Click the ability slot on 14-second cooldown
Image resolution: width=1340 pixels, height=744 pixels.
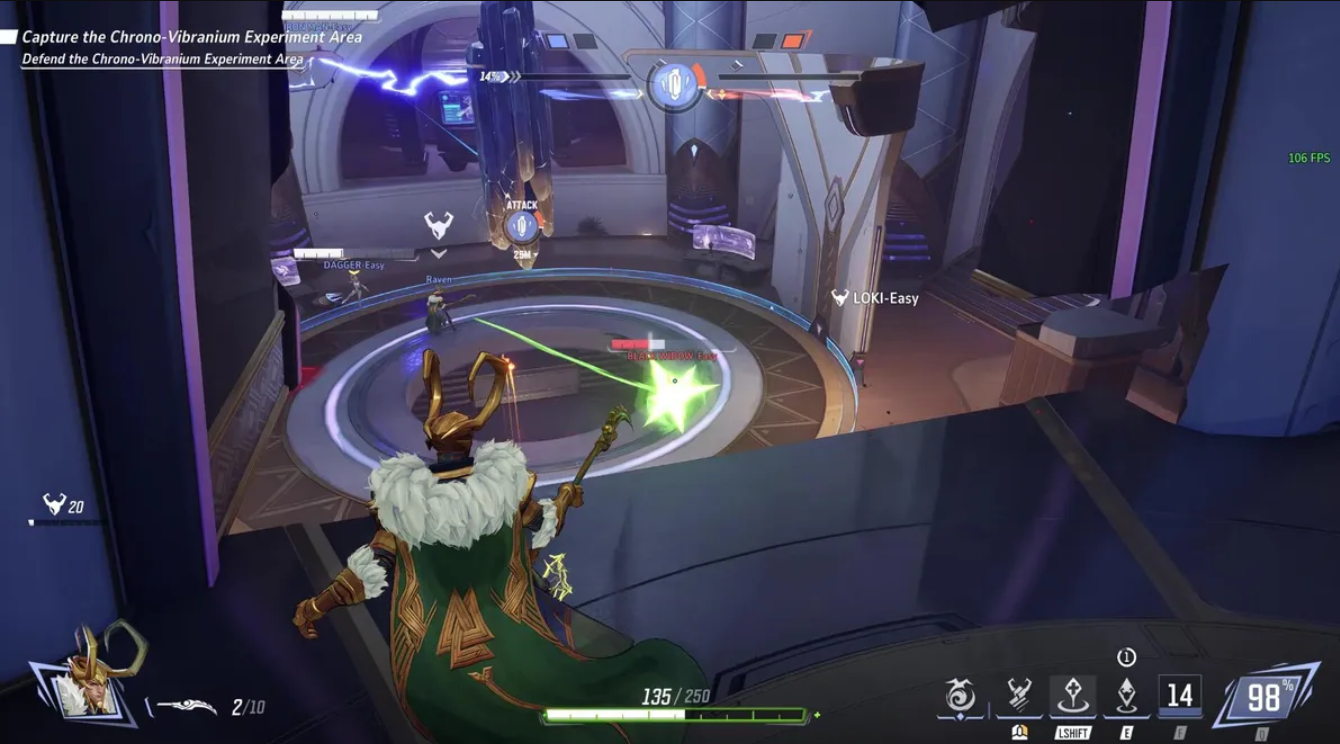(1180, 695)
